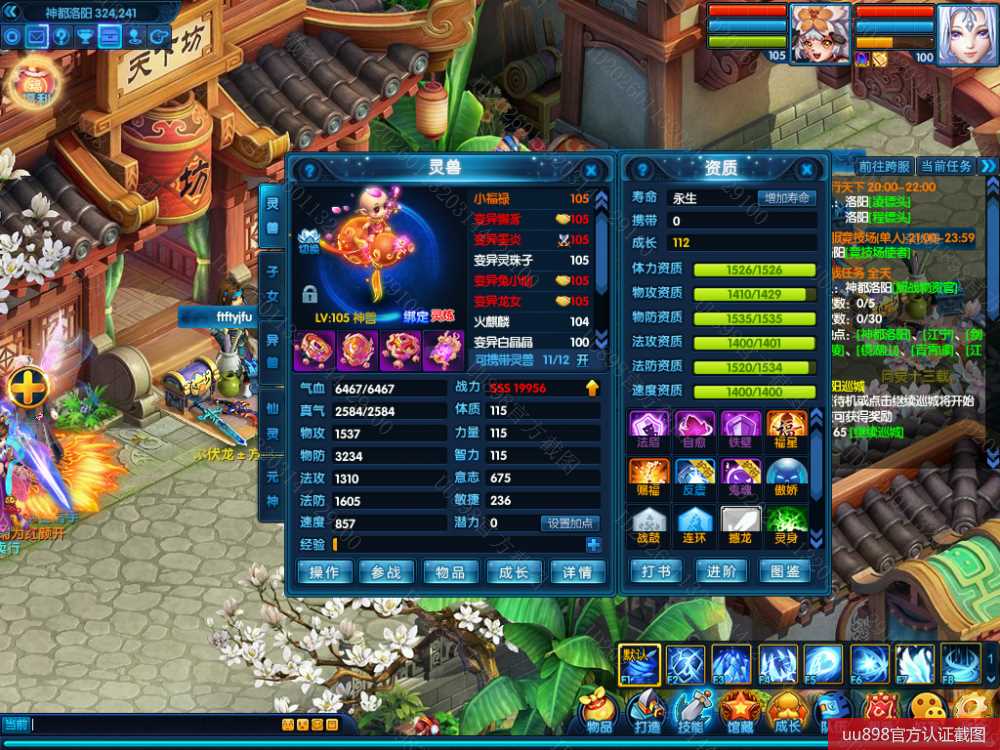Select the 福星 pet skill icon

786,428
